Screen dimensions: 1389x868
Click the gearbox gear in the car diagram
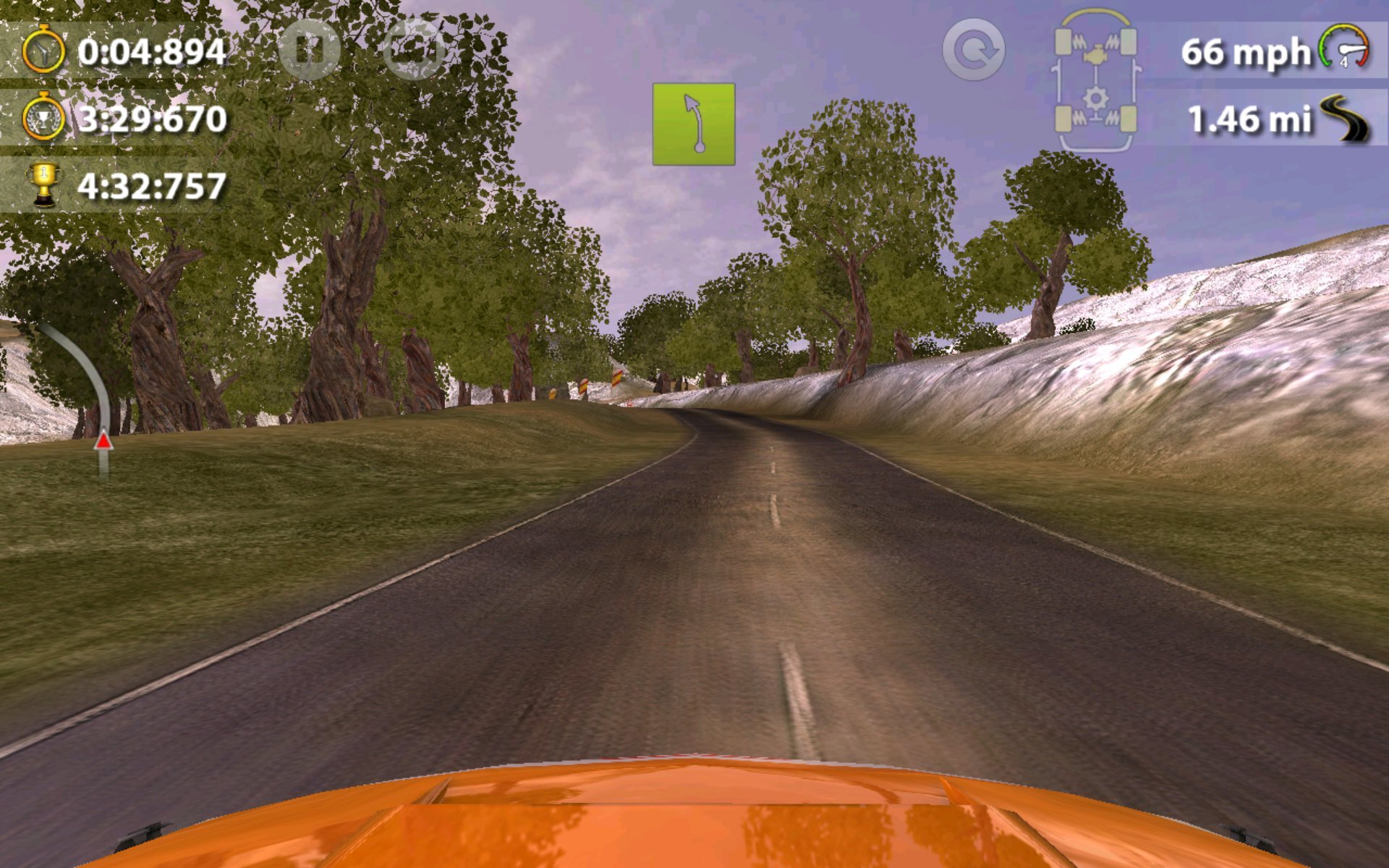click(x=1095, y=95)
